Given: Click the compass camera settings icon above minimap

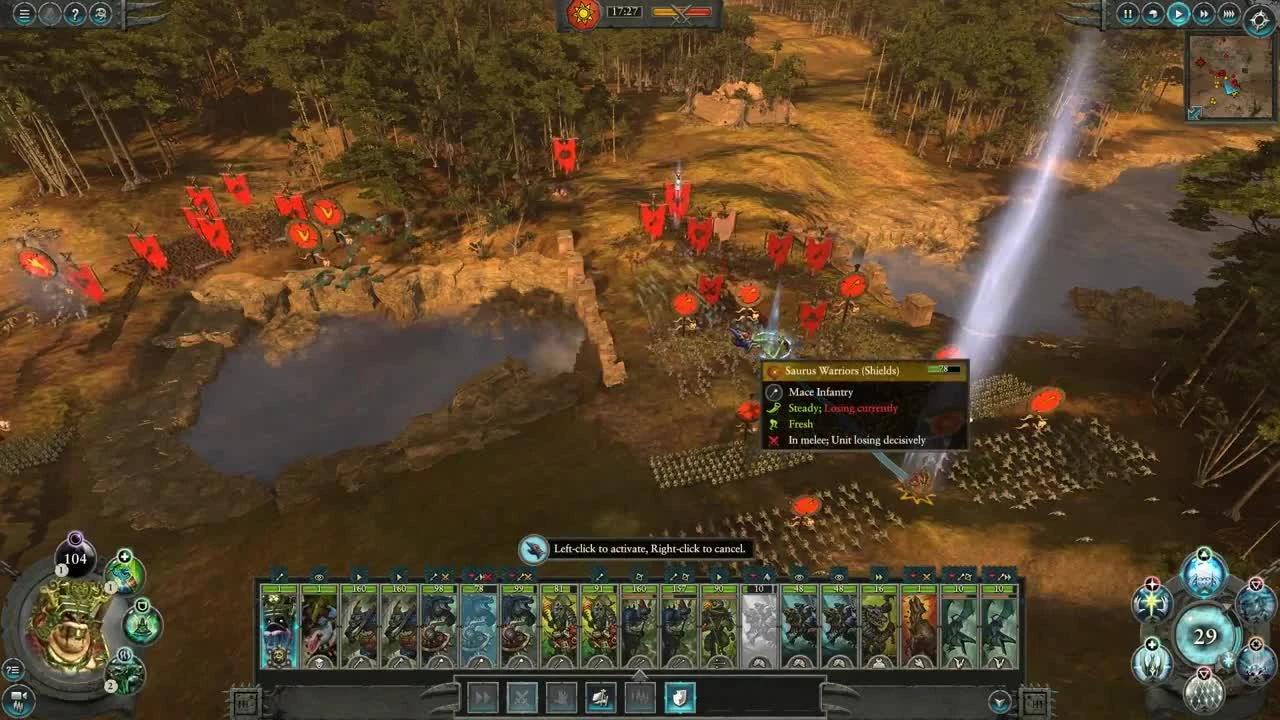Looking at the screenshot, I should click(x=1257, y=17).
